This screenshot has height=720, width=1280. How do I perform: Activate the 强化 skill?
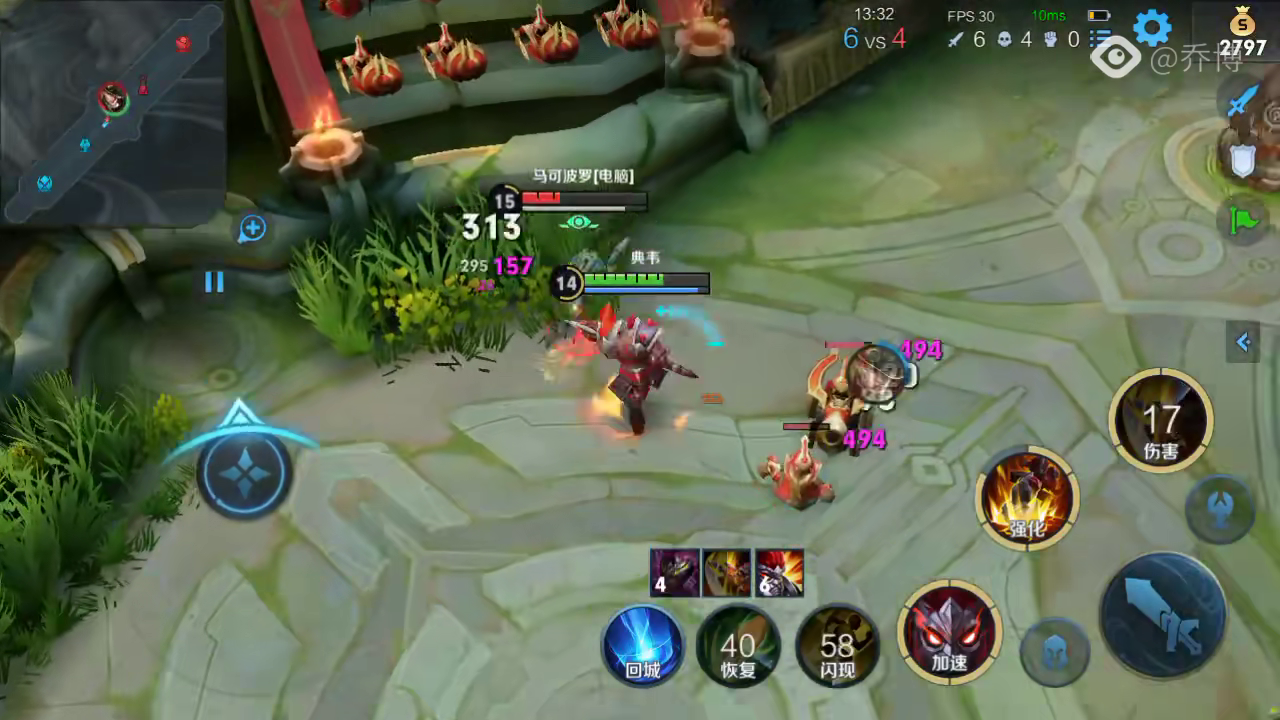1027,498
